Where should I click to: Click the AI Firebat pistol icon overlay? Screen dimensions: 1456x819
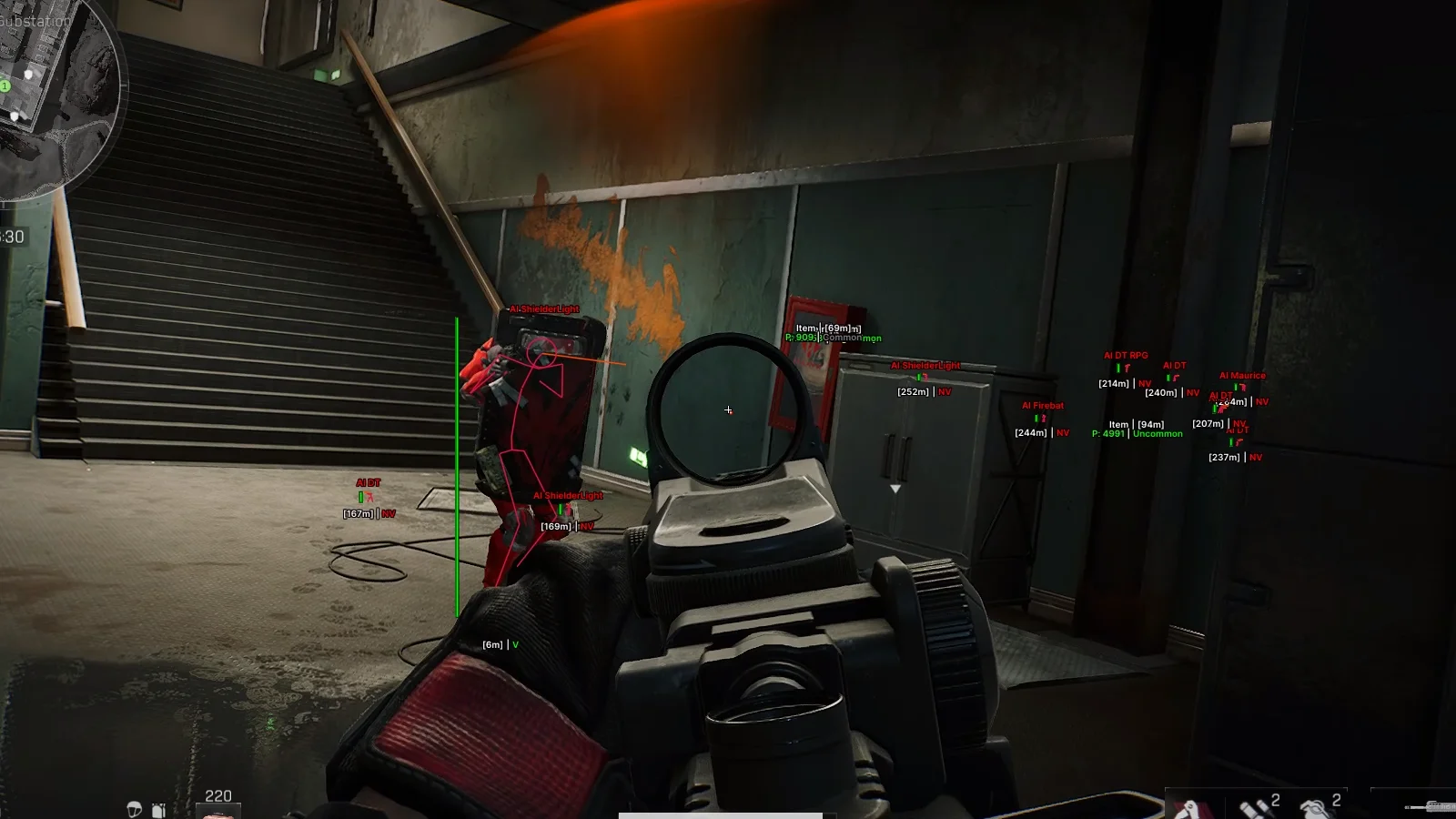[1043, 419]
